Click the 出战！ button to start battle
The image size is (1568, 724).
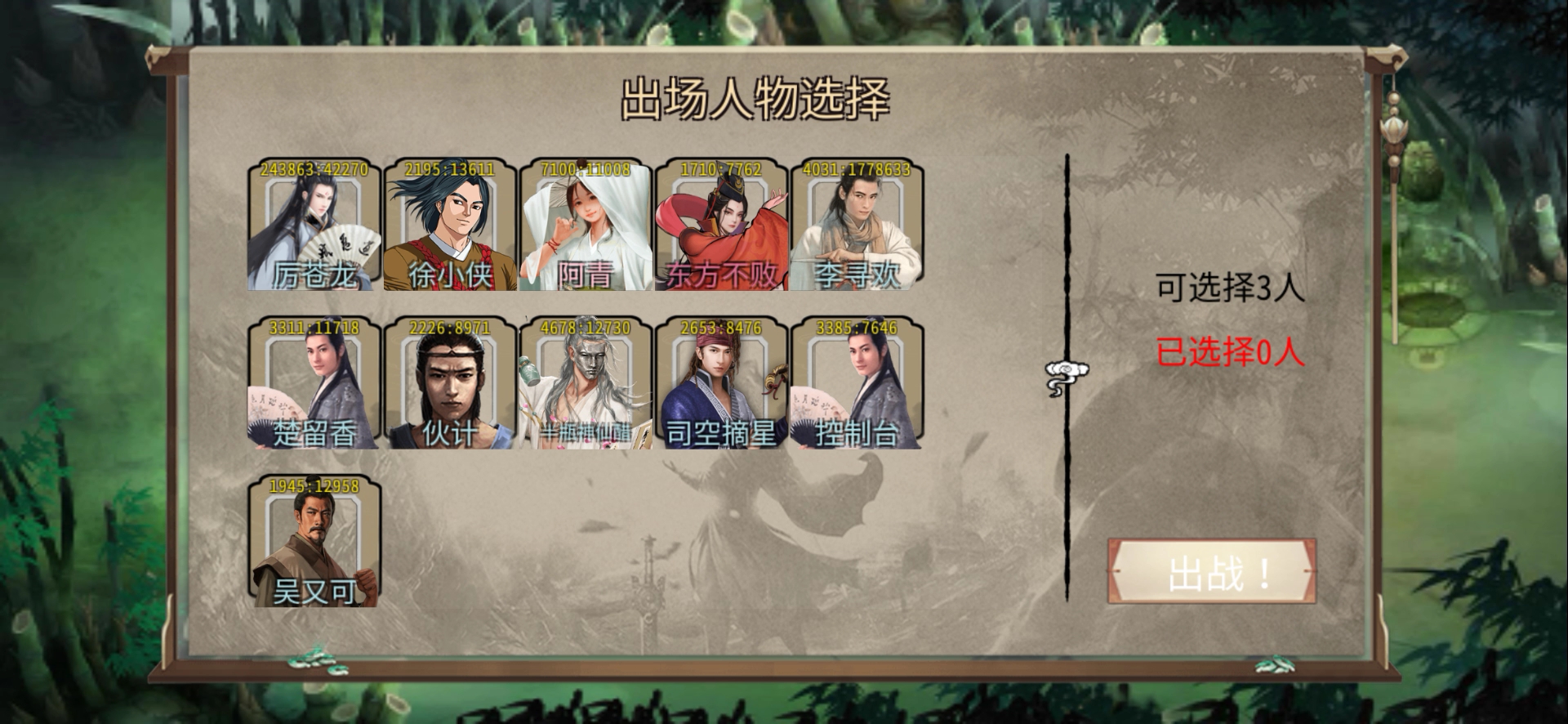[1212, 573]
